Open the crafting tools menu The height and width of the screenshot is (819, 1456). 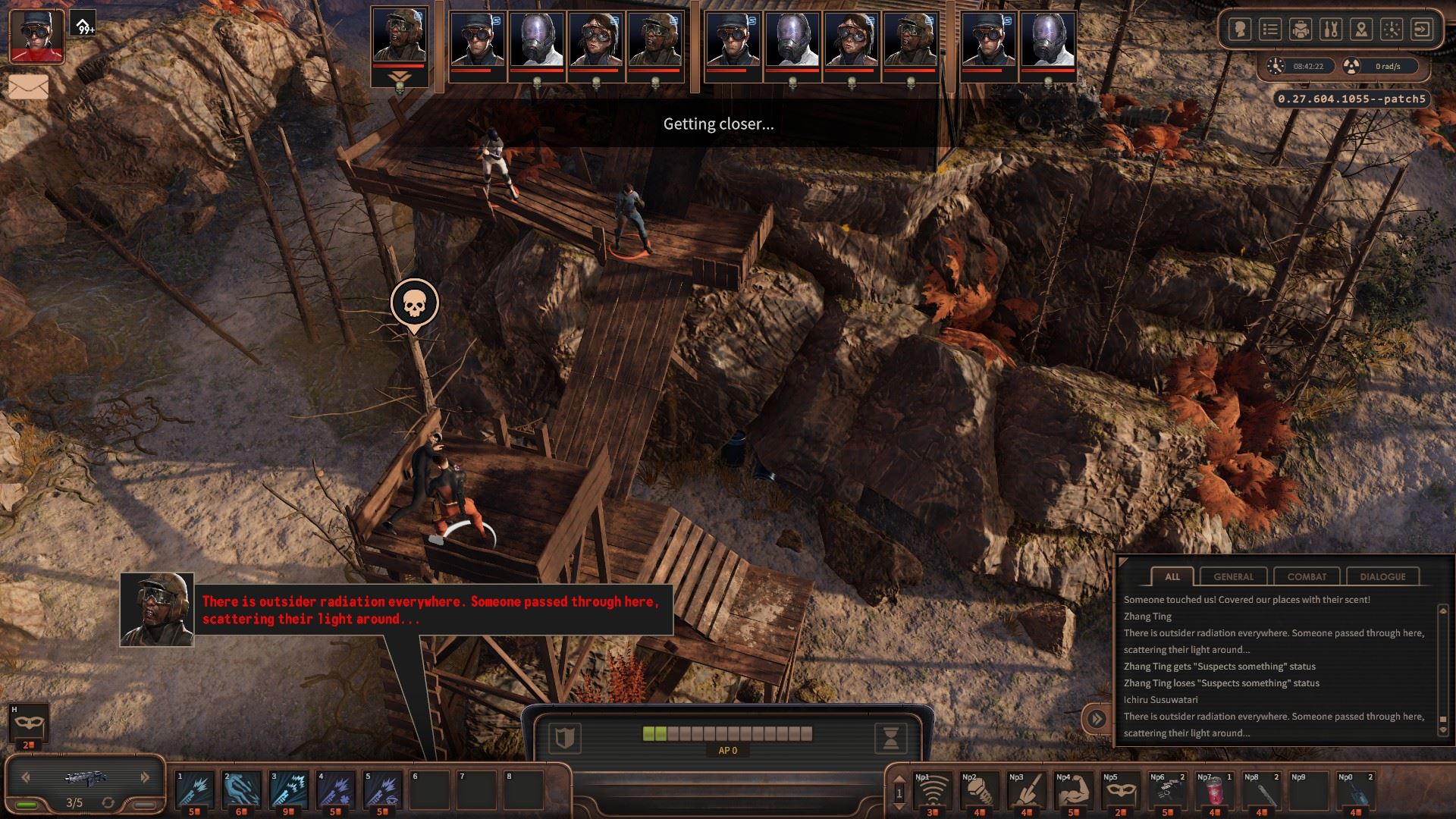pyautogui.click(x=1331, y=30)
